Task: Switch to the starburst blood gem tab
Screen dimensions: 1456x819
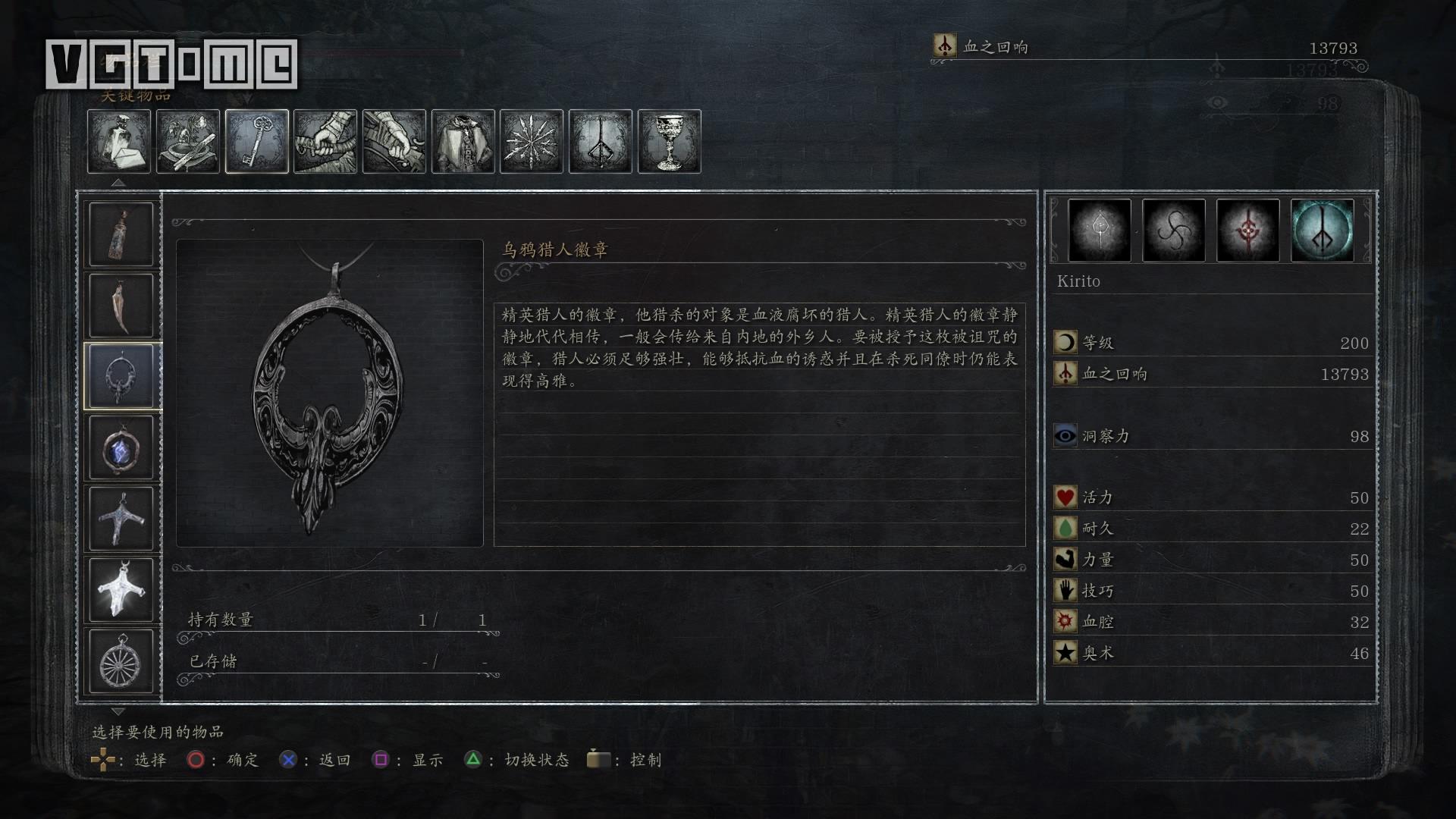Action: 532,141
